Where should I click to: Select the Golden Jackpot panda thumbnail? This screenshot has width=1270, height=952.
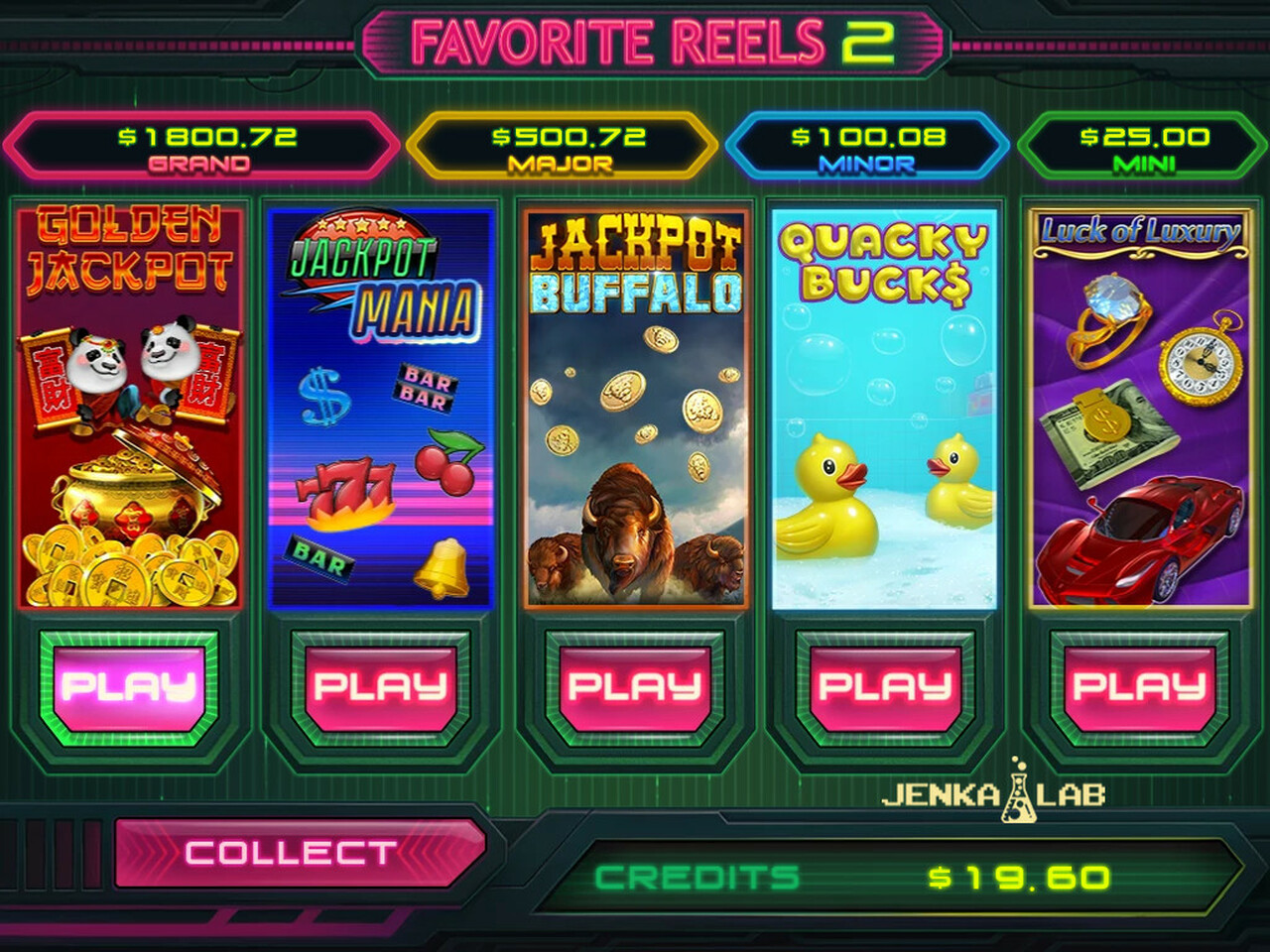tap(129, 407)
